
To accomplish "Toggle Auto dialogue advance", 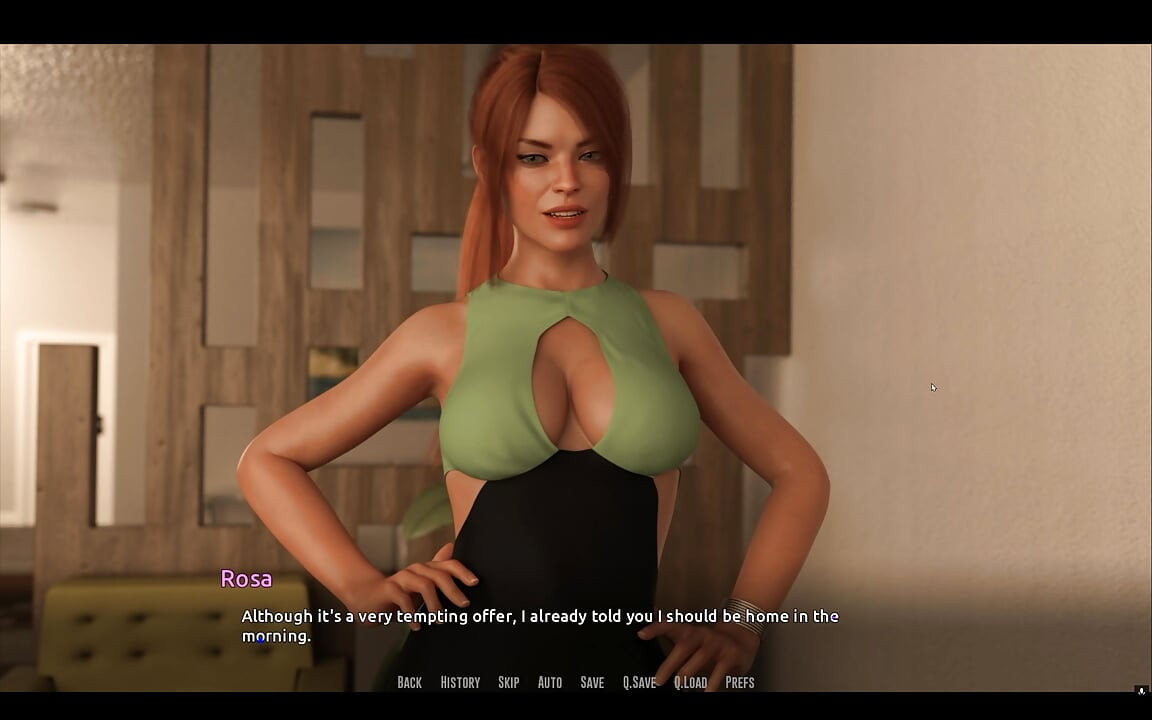I will [550, 682].
